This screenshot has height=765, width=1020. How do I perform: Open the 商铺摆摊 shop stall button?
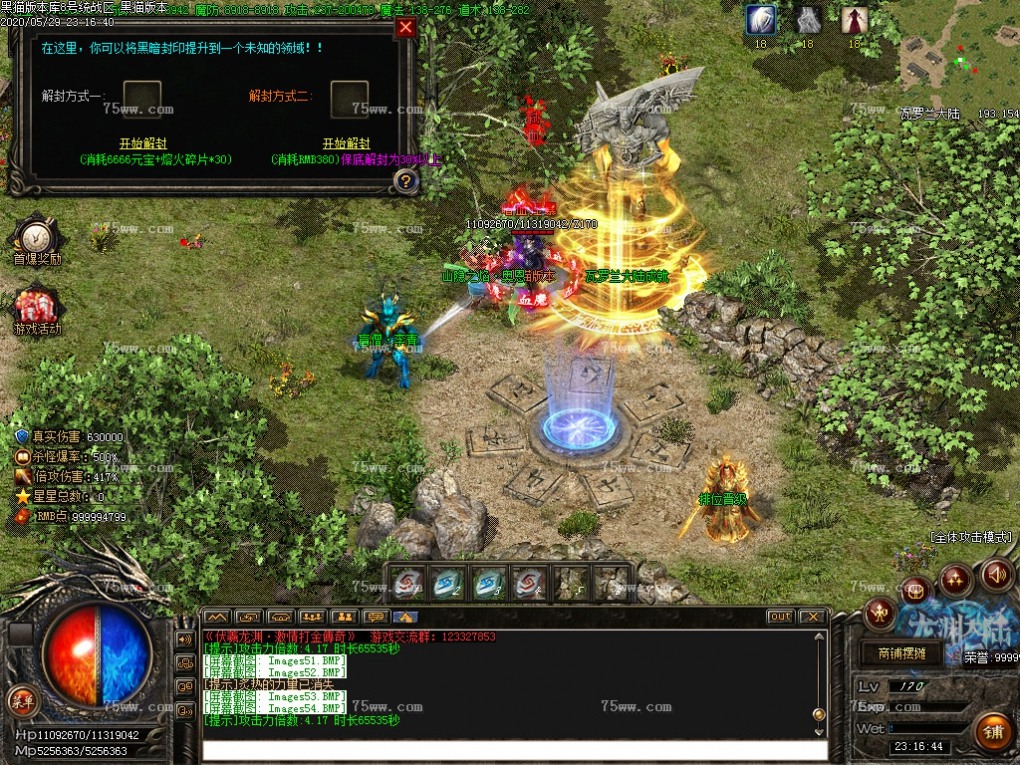[x=900, y=654]
